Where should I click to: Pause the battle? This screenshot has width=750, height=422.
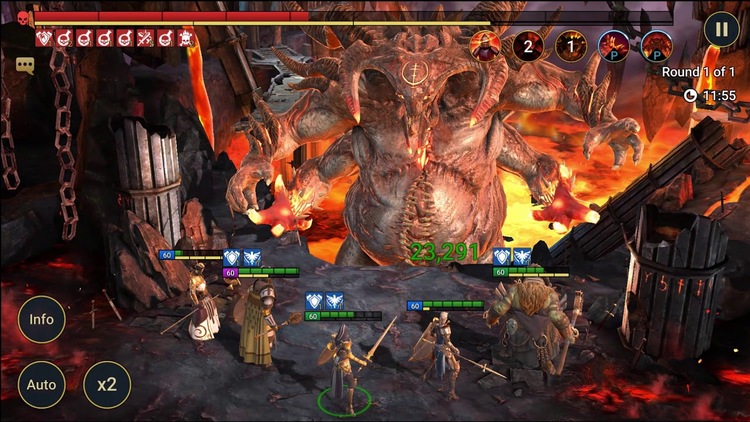click(720, 28)
